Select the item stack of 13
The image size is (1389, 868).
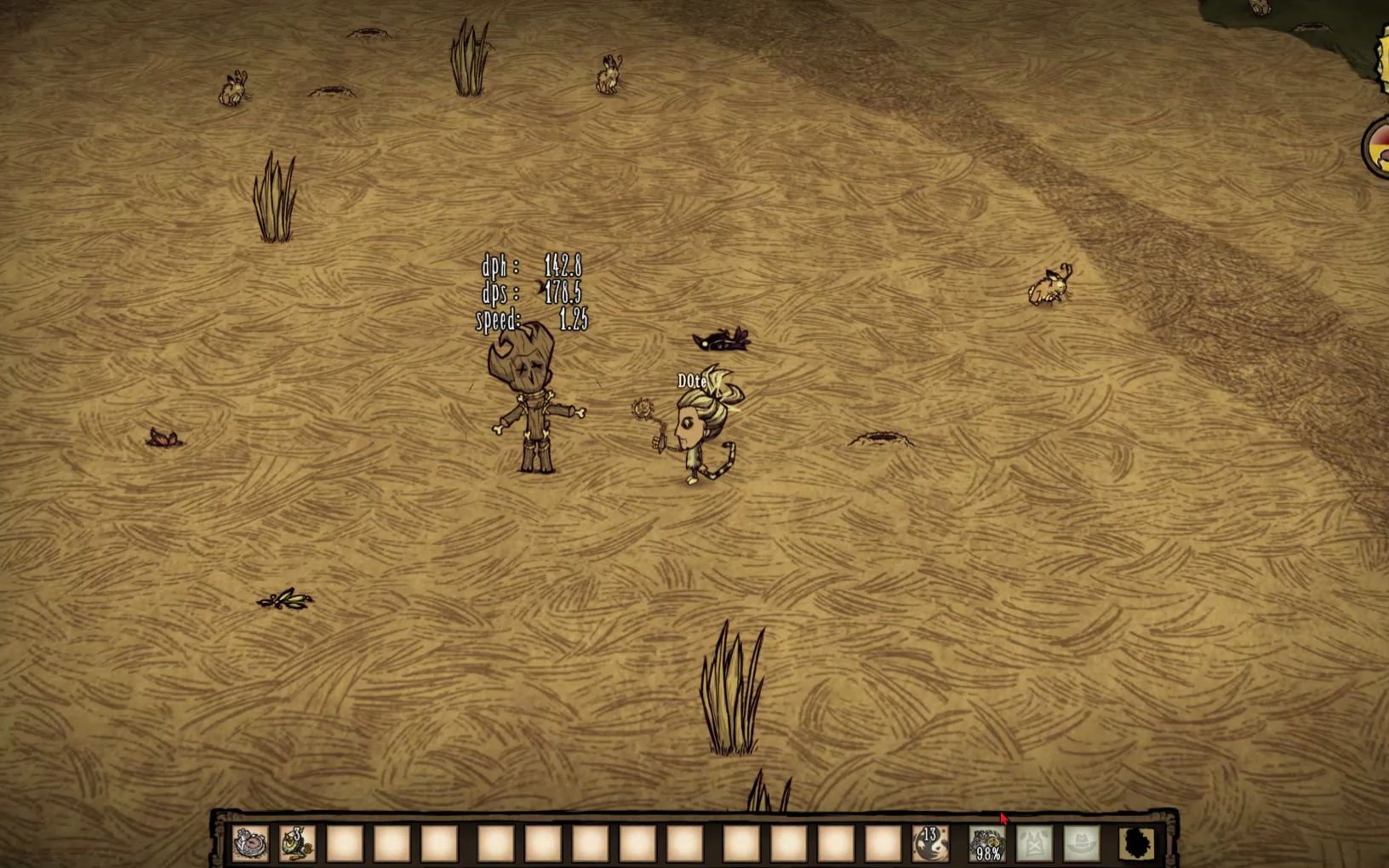pos(929,843)
